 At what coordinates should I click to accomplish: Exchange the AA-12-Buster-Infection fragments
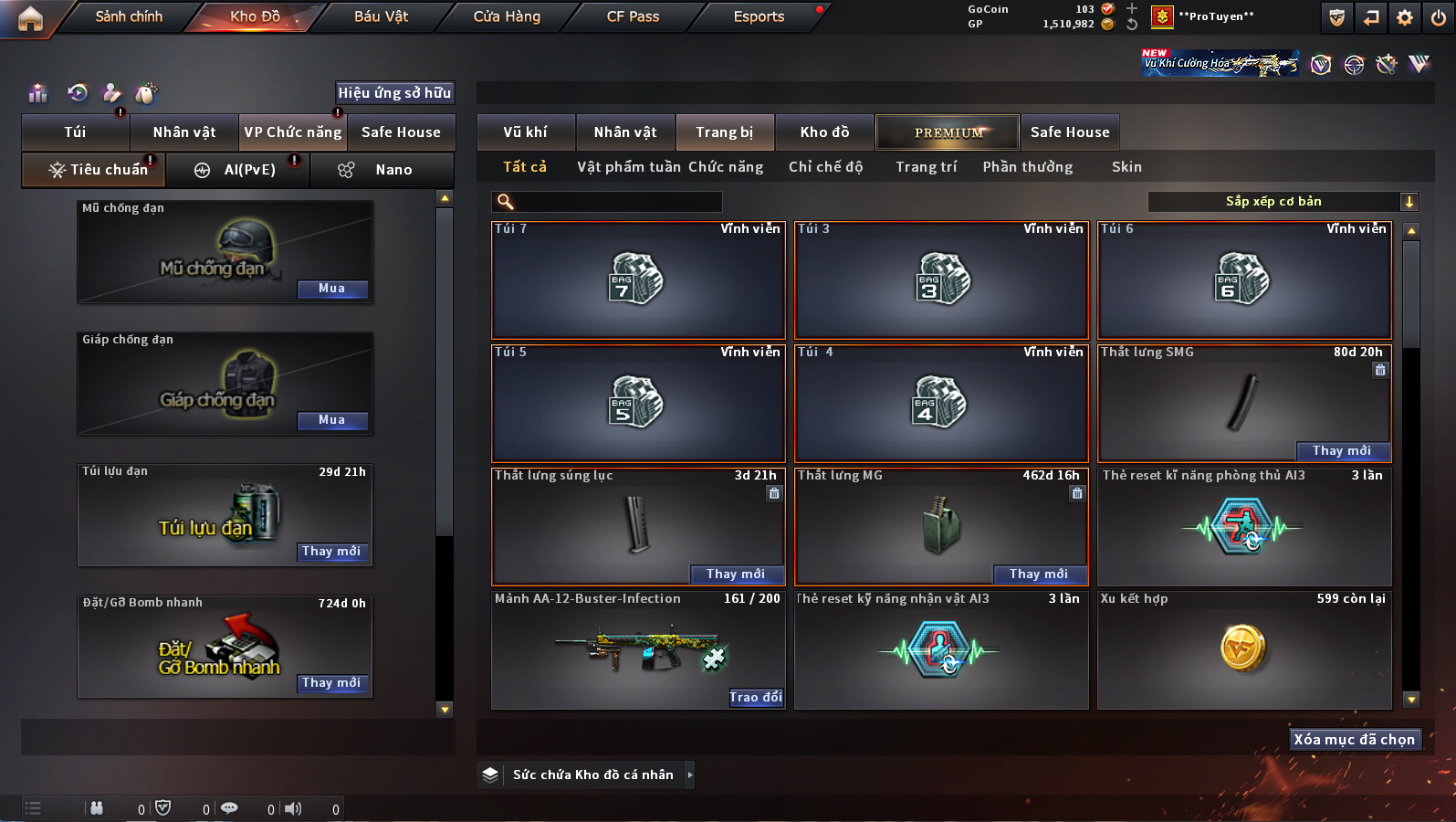tap(756, 698)
